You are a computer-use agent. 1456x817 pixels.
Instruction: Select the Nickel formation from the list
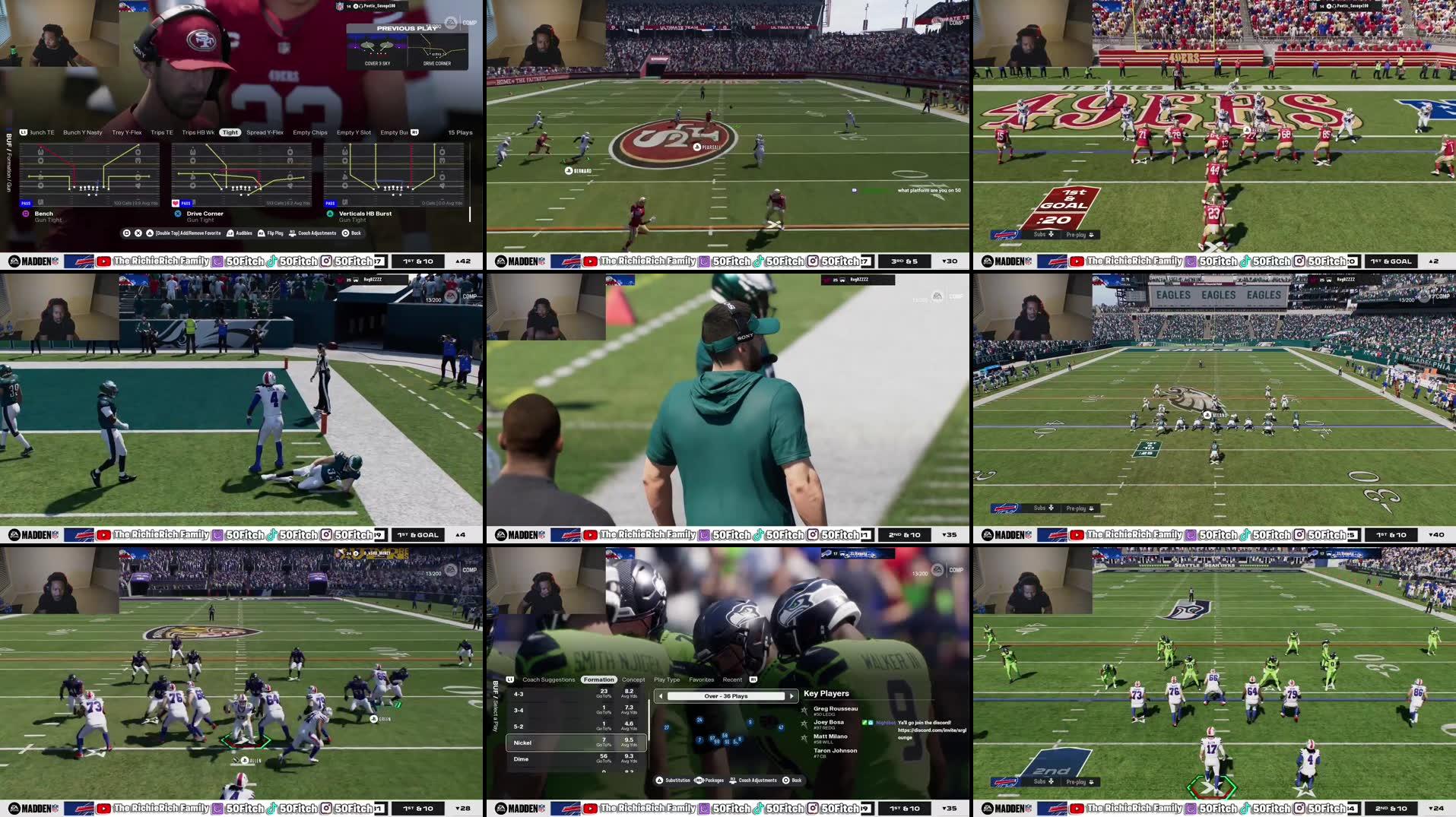click(x=523, y=743)
